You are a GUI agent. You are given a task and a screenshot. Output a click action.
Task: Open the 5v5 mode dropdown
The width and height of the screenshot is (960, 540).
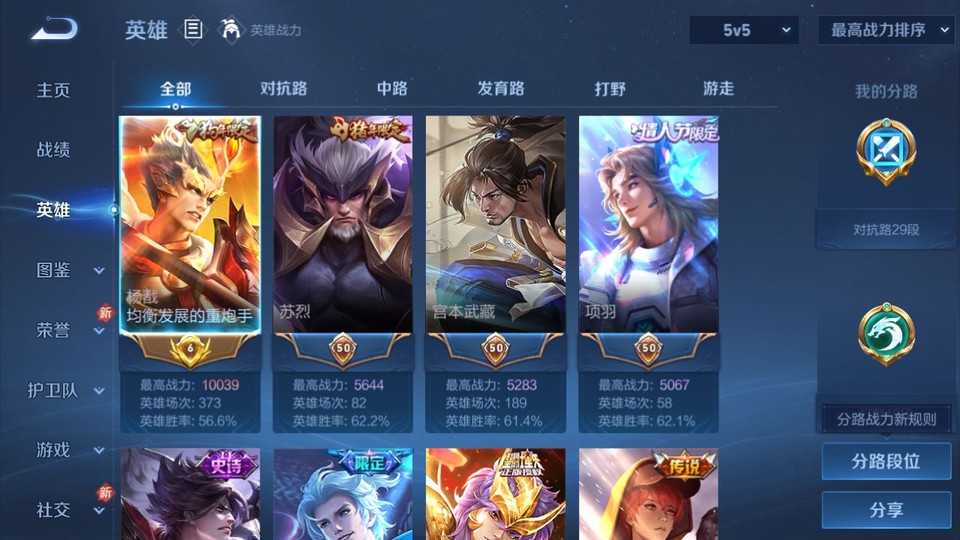pos(743,30)
